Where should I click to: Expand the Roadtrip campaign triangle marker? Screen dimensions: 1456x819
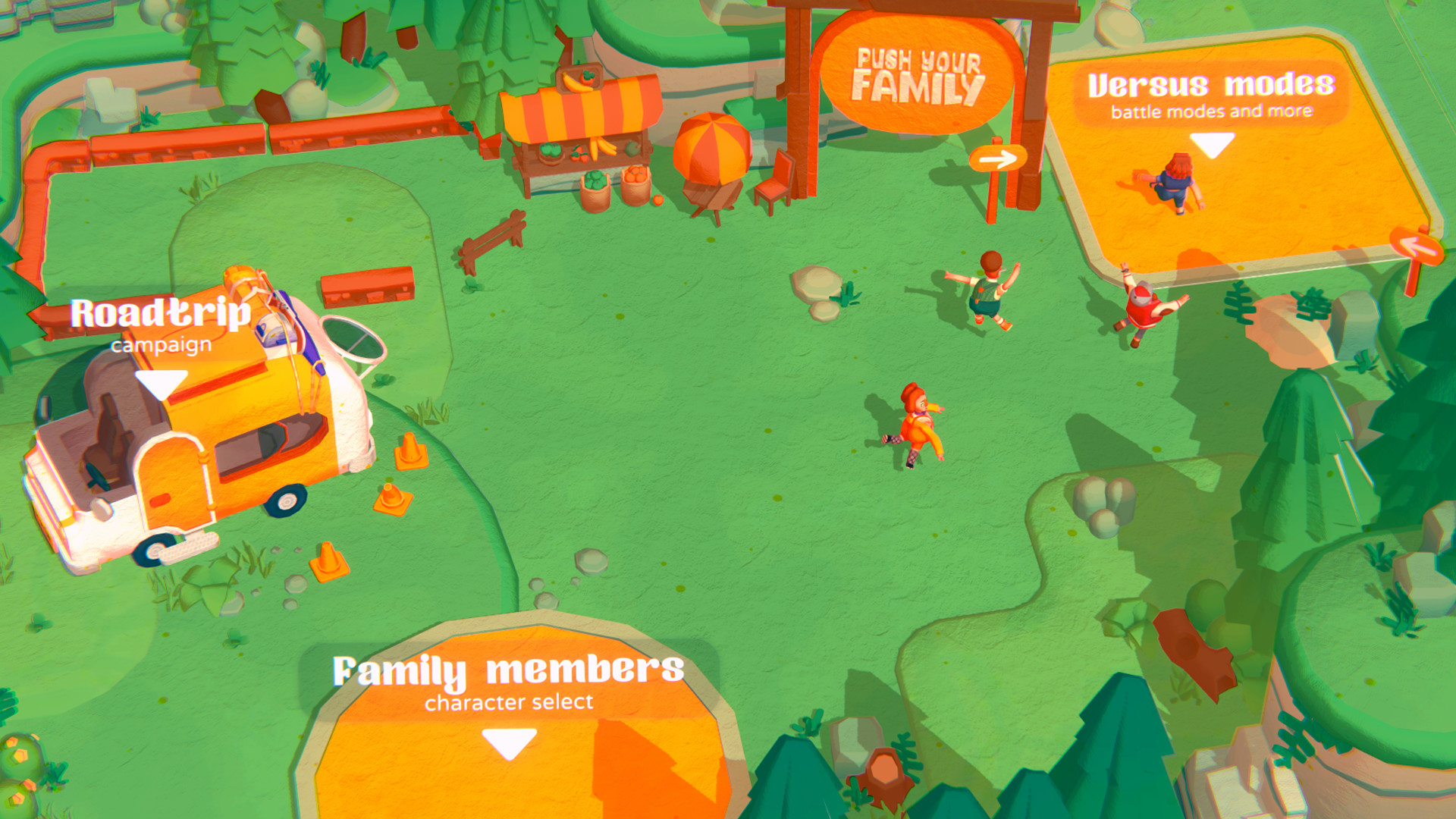pos(160,383)
